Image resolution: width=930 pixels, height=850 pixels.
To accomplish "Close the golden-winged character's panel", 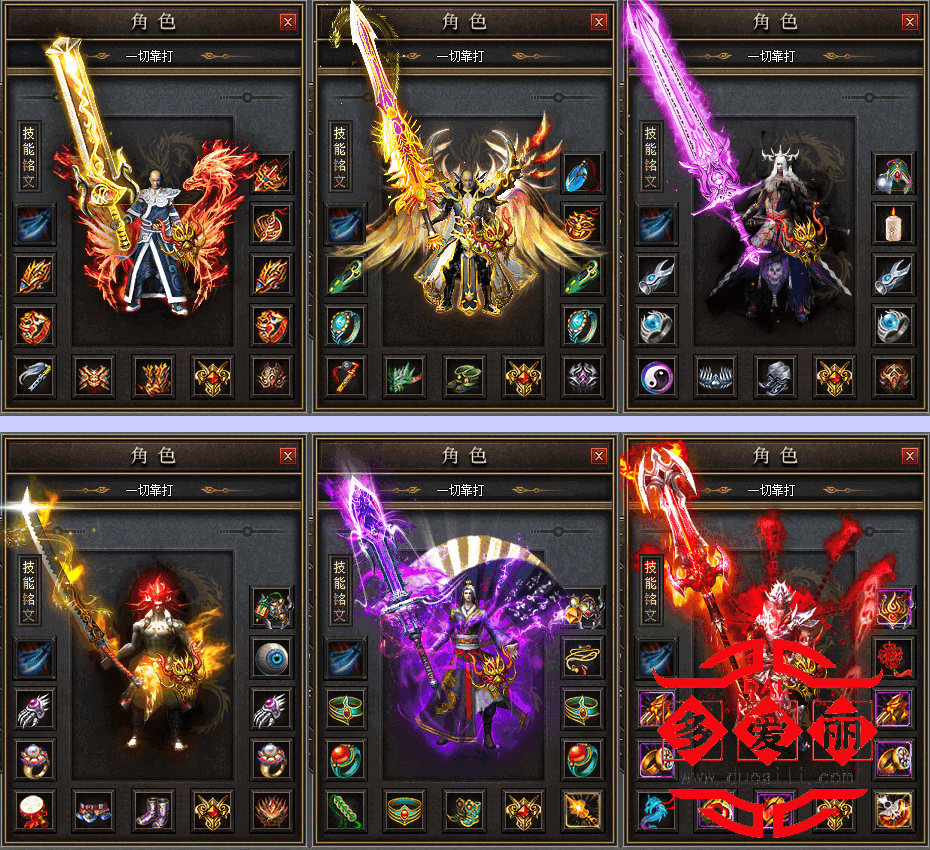I will click(599, 22).
